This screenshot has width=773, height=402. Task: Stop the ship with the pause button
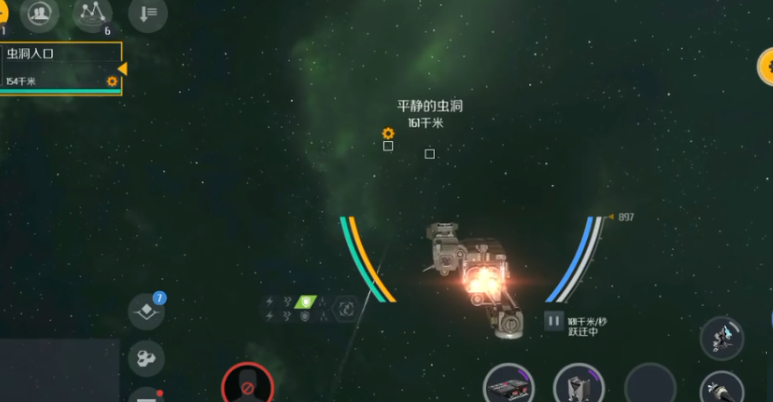tap(553, 321)
